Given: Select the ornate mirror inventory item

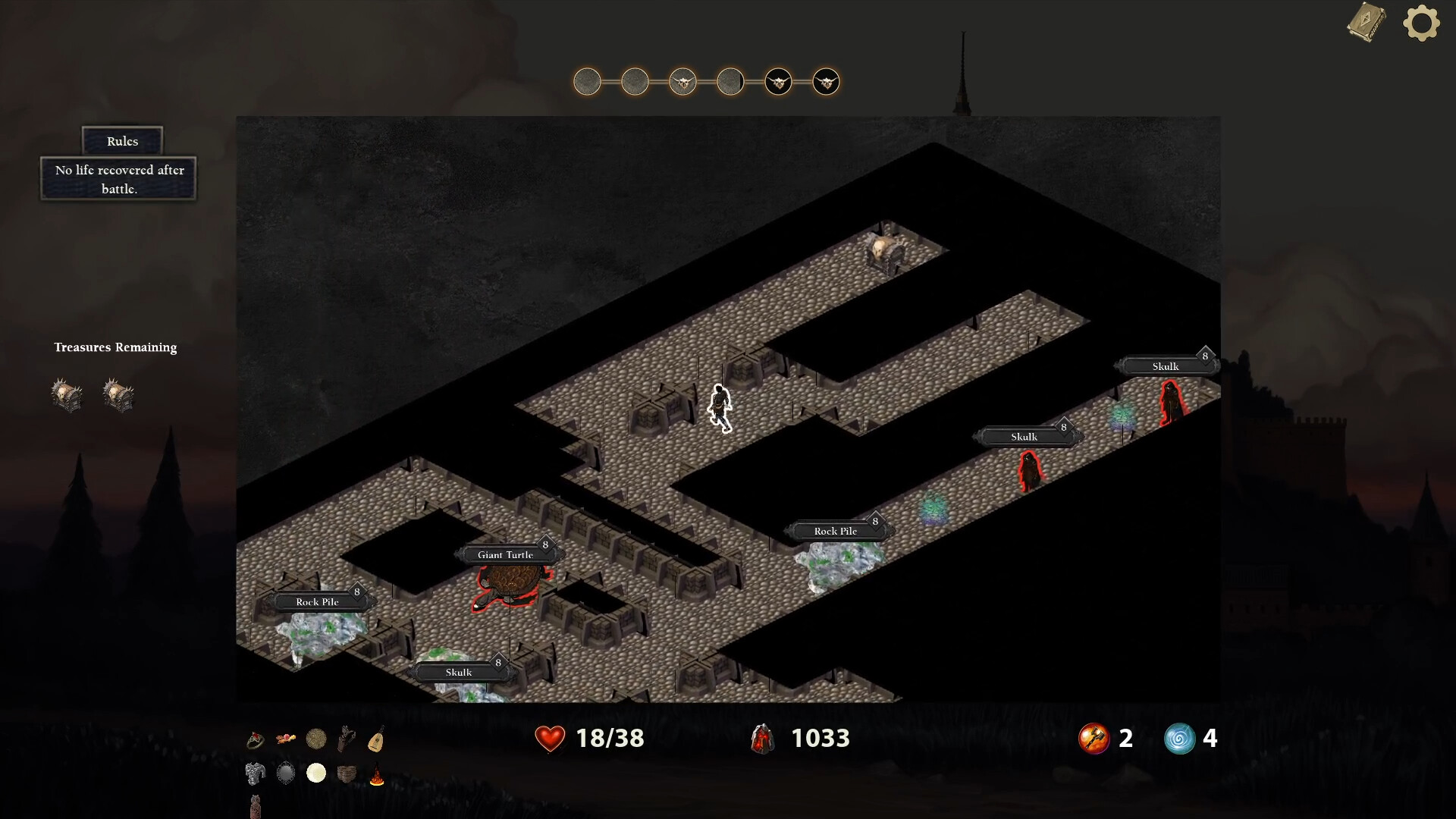Looking at the screenshot, I should (285, 773).
